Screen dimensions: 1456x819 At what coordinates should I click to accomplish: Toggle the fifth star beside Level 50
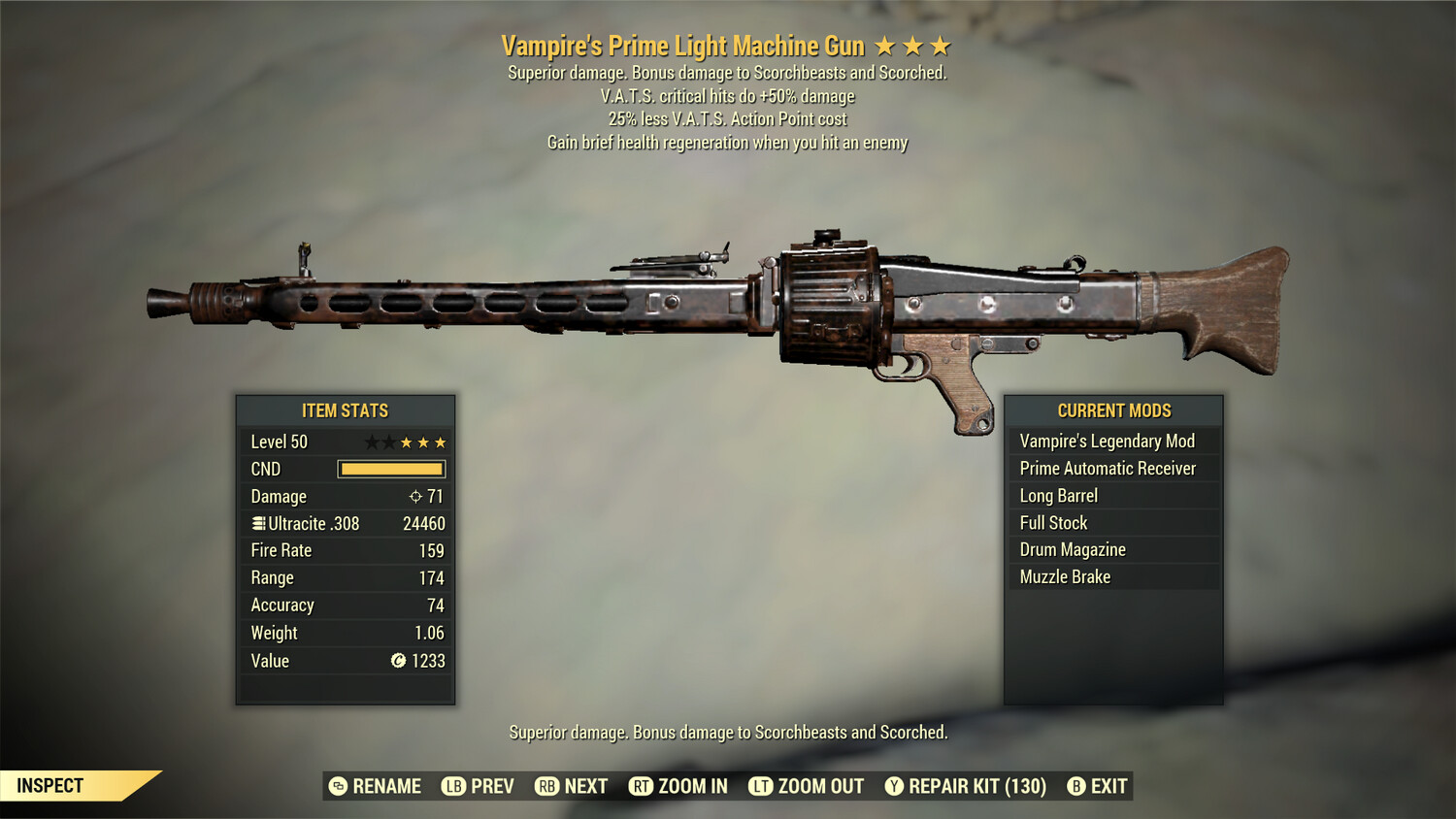pyautogui.click(x=439, y=441)
